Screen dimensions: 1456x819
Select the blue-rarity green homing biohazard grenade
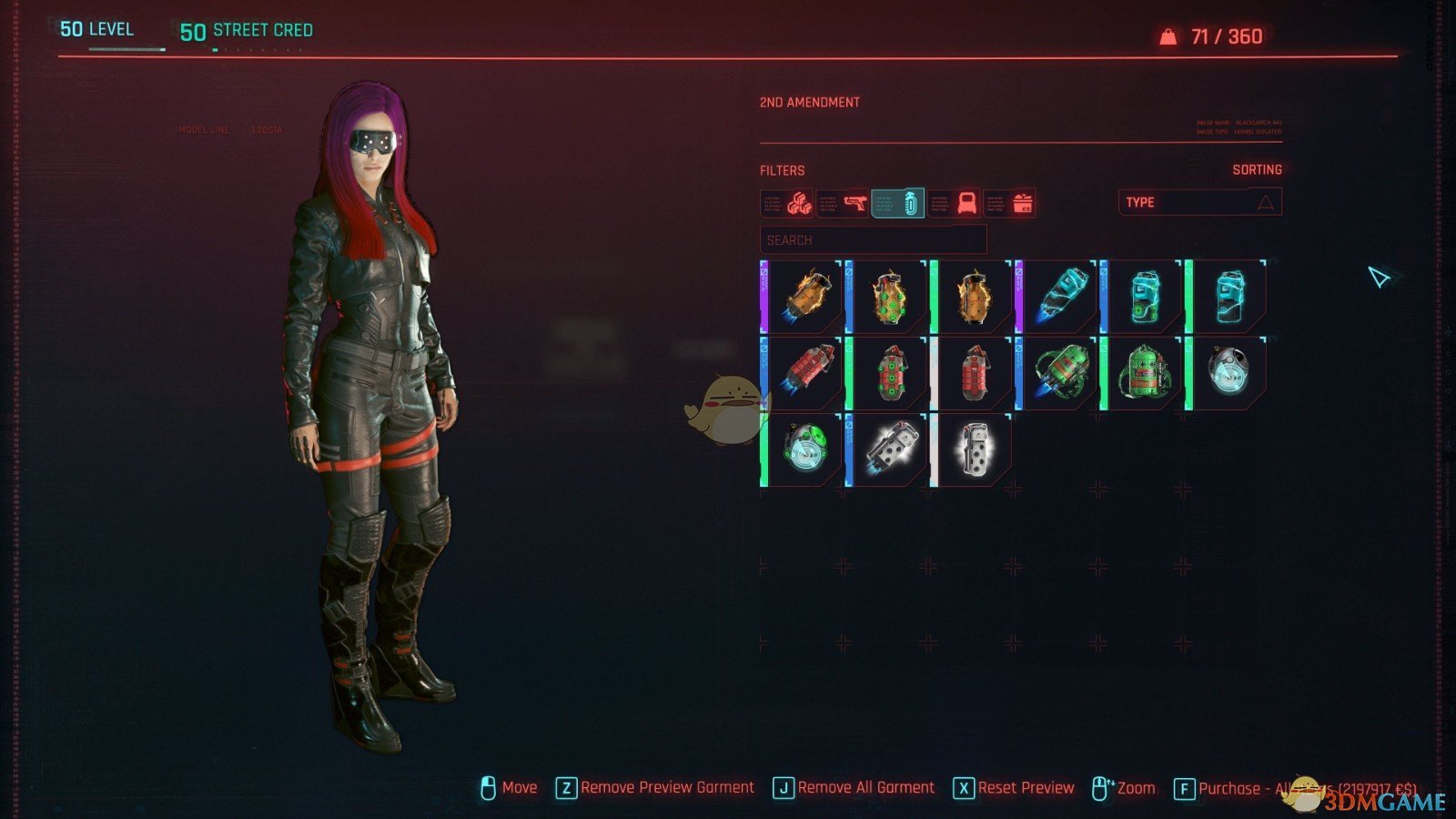tap(1058, 373)
